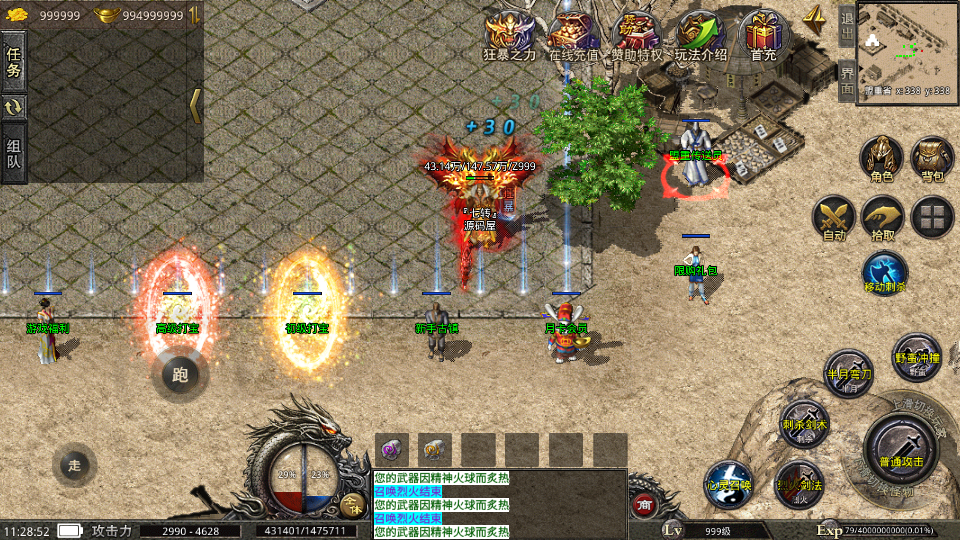The width and height of the screenshot is (960, 540).
Task: Activate the 野蛮冲撞 savage charge skill
Action: (x=916, y=355)
